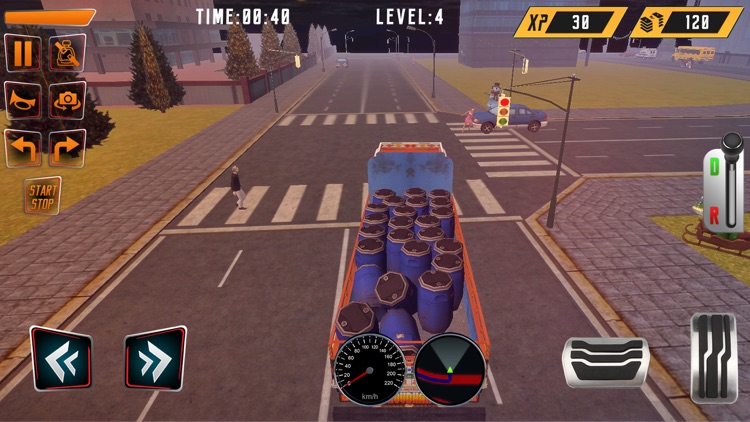Activate the left turn indicator arrow
Screen dimensions: 750x422
23,148
